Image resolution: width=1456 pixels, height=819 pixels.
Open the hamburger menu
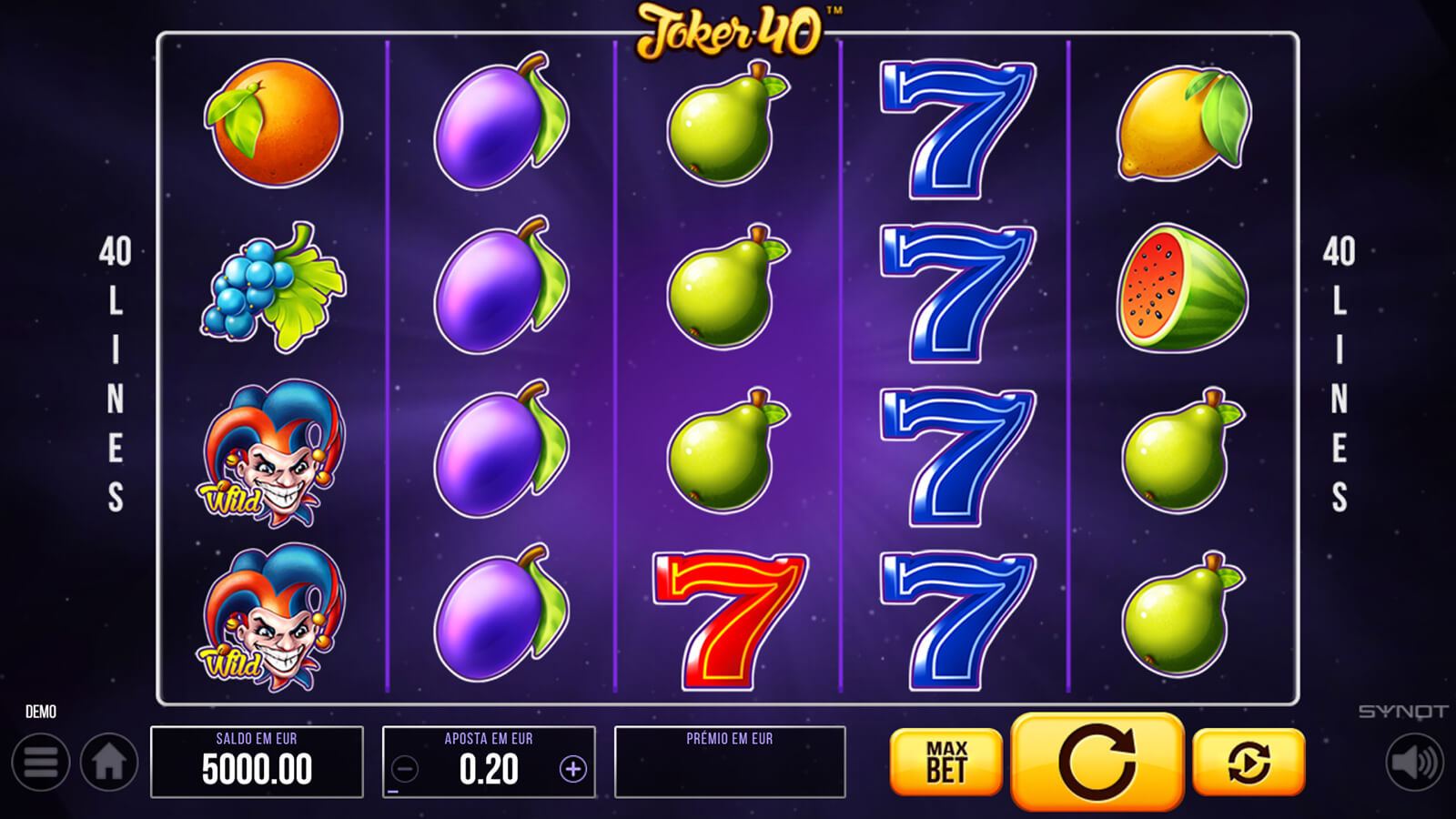(x=41, y=763)
